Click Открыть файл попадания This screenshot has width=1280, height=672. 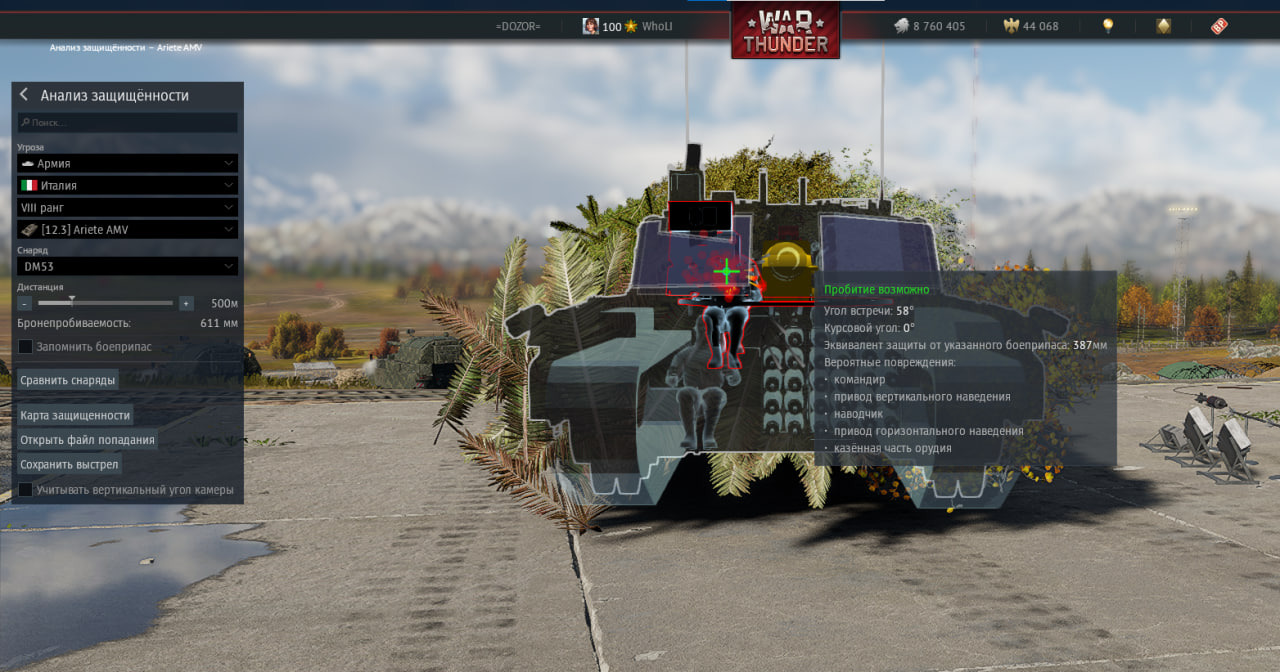(x=88, y=440)
